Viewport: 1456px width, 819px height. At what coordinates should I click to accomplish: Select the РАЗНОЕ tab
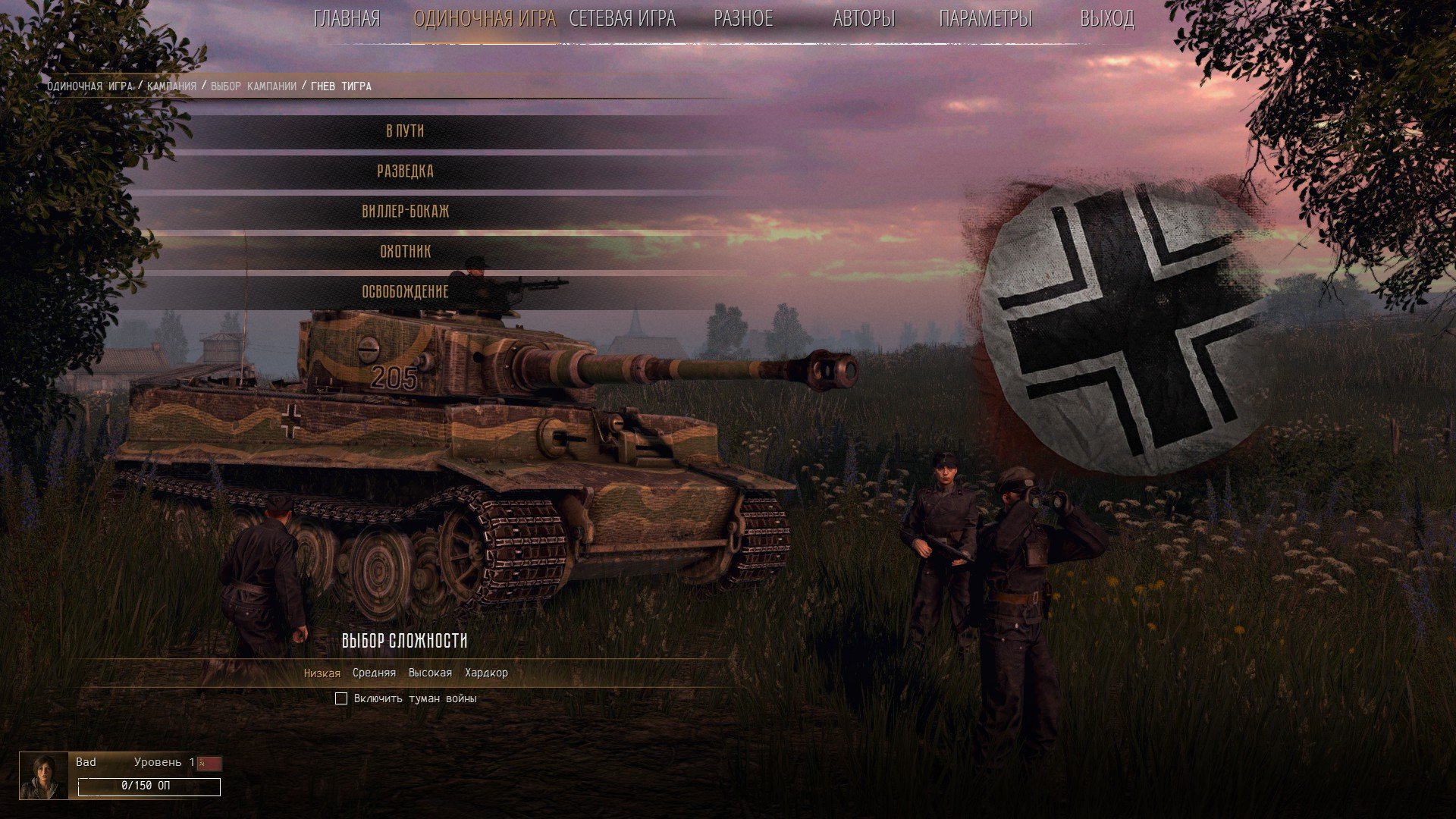743,19
